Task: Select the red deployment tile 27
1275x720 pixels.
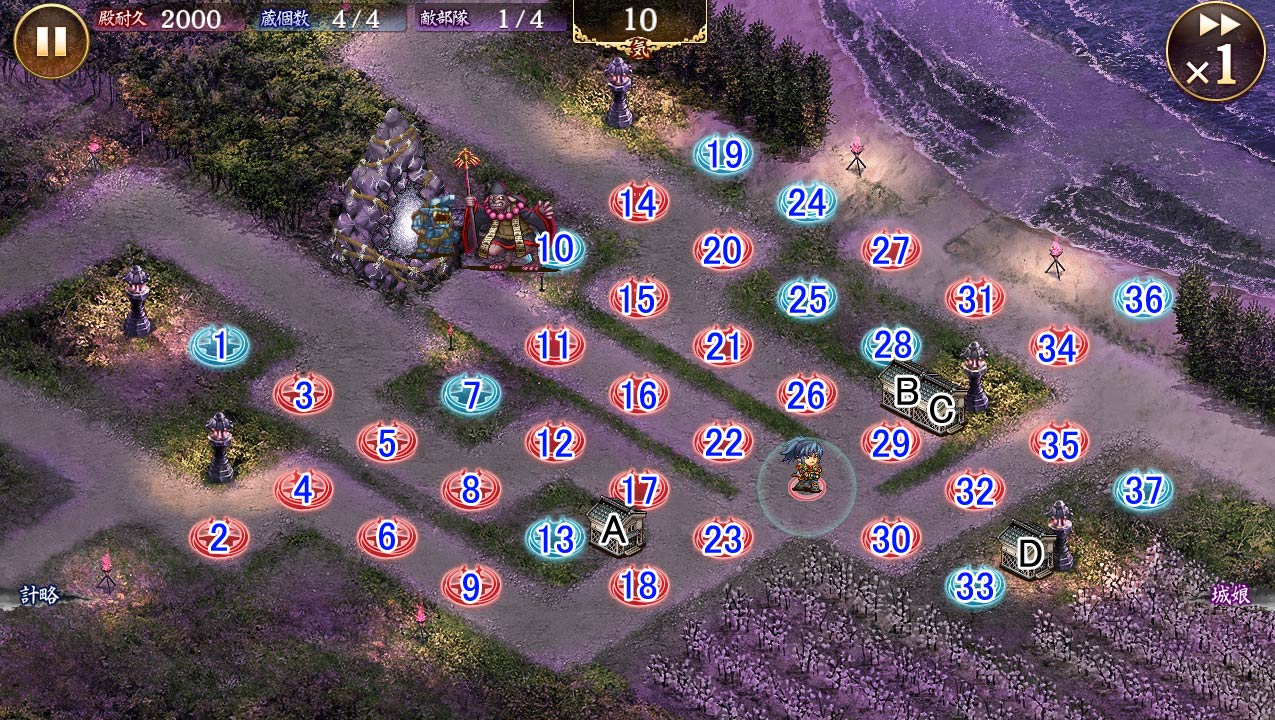Action: click(890, 251)
